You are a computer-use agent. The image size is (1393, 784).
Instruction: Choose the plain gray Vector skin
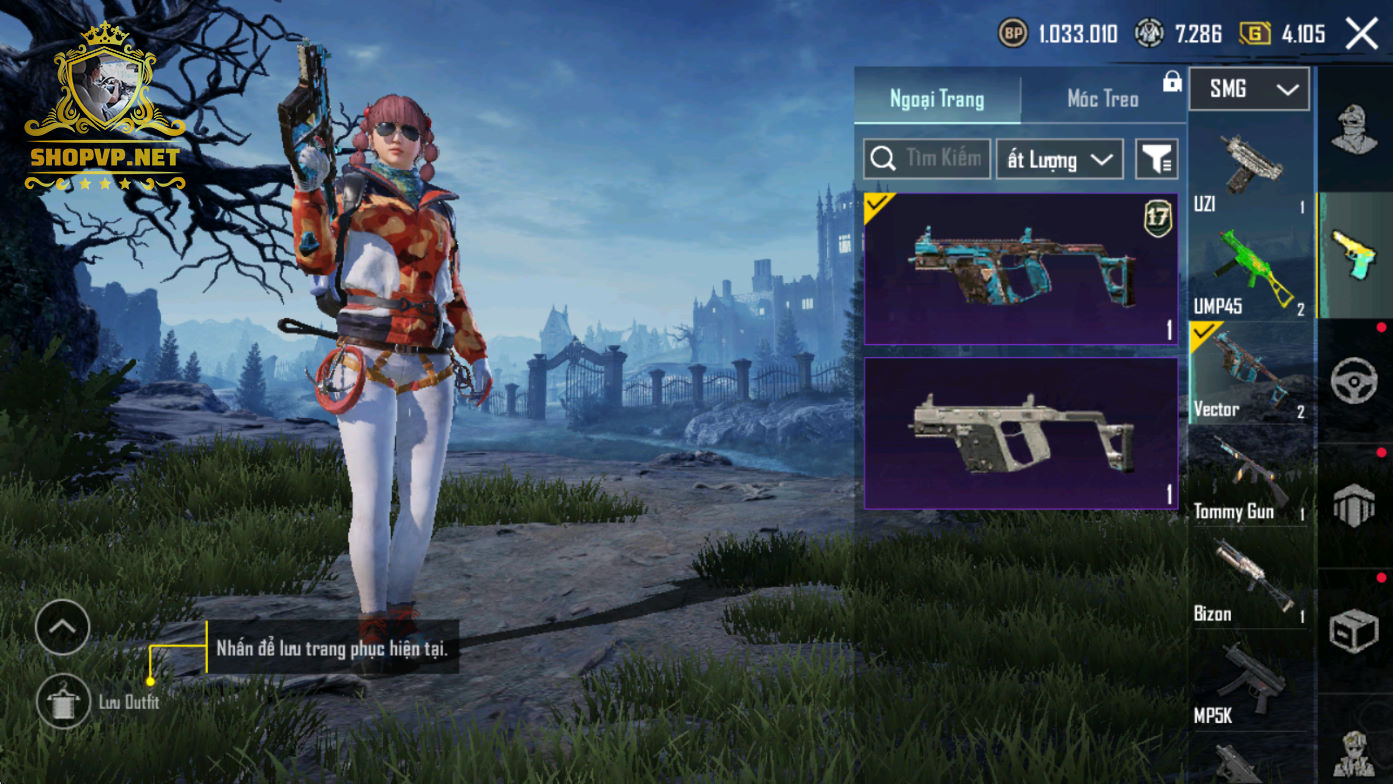[1021, 433]
